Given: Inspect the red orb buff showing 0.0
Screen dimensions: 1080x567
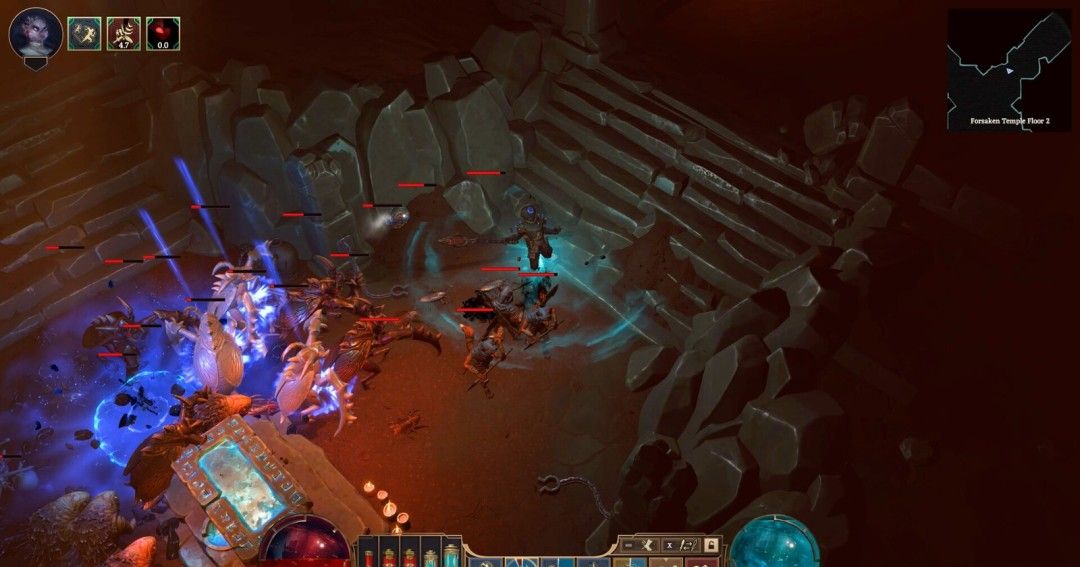Looking at the screenshot, I should tap(163, 34).
